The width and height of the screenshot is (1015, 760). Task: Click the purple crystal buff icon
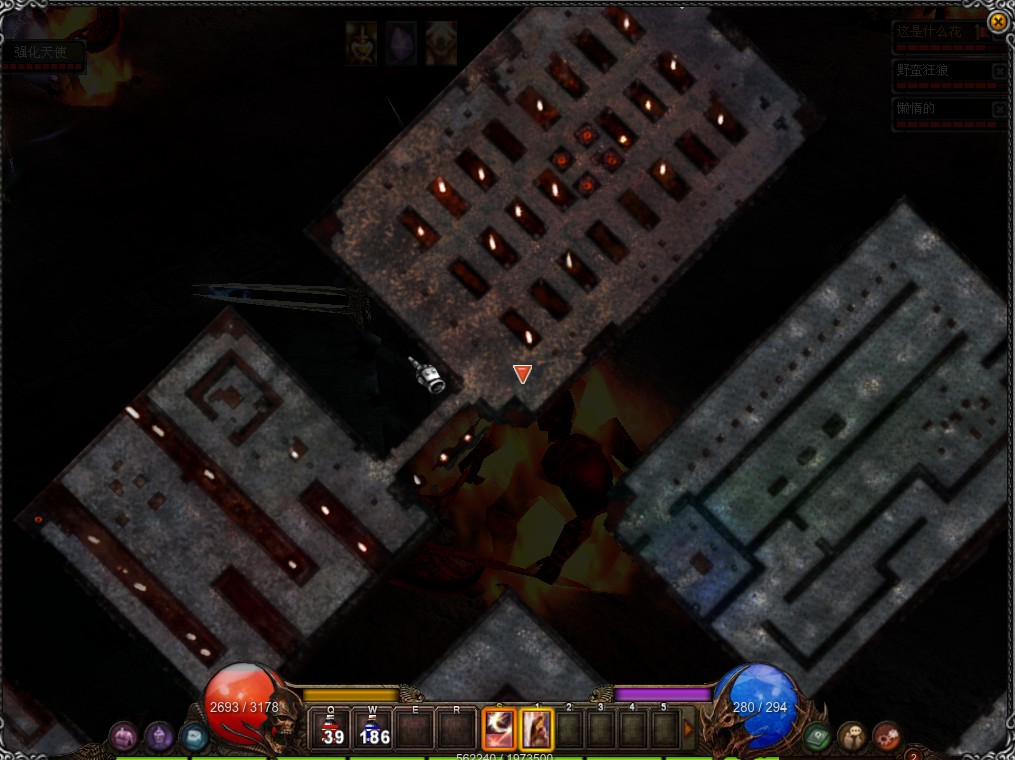click(401, 44)
